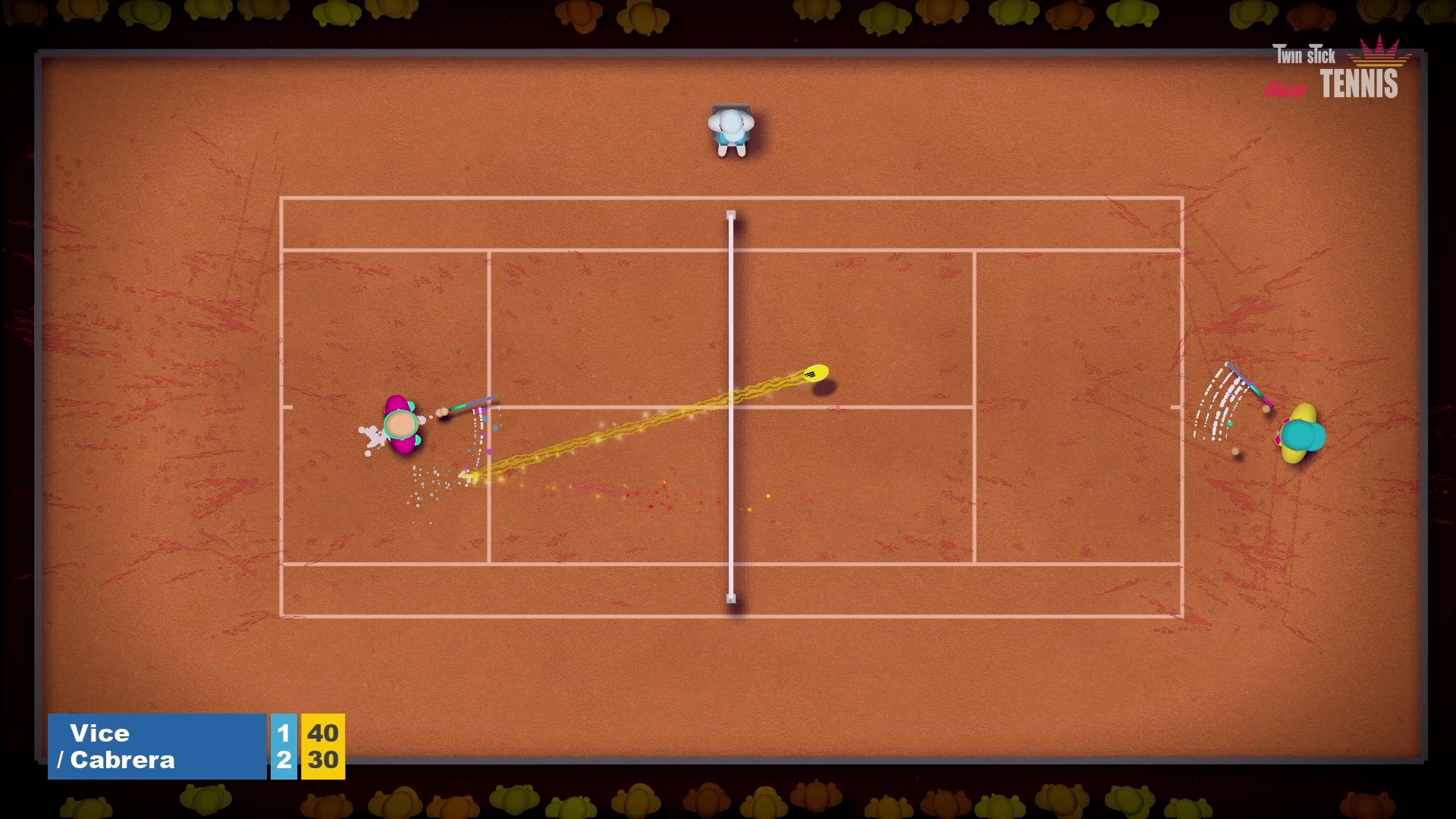
Task: Click the 40 point score for Vice
Action: (325, 733)
